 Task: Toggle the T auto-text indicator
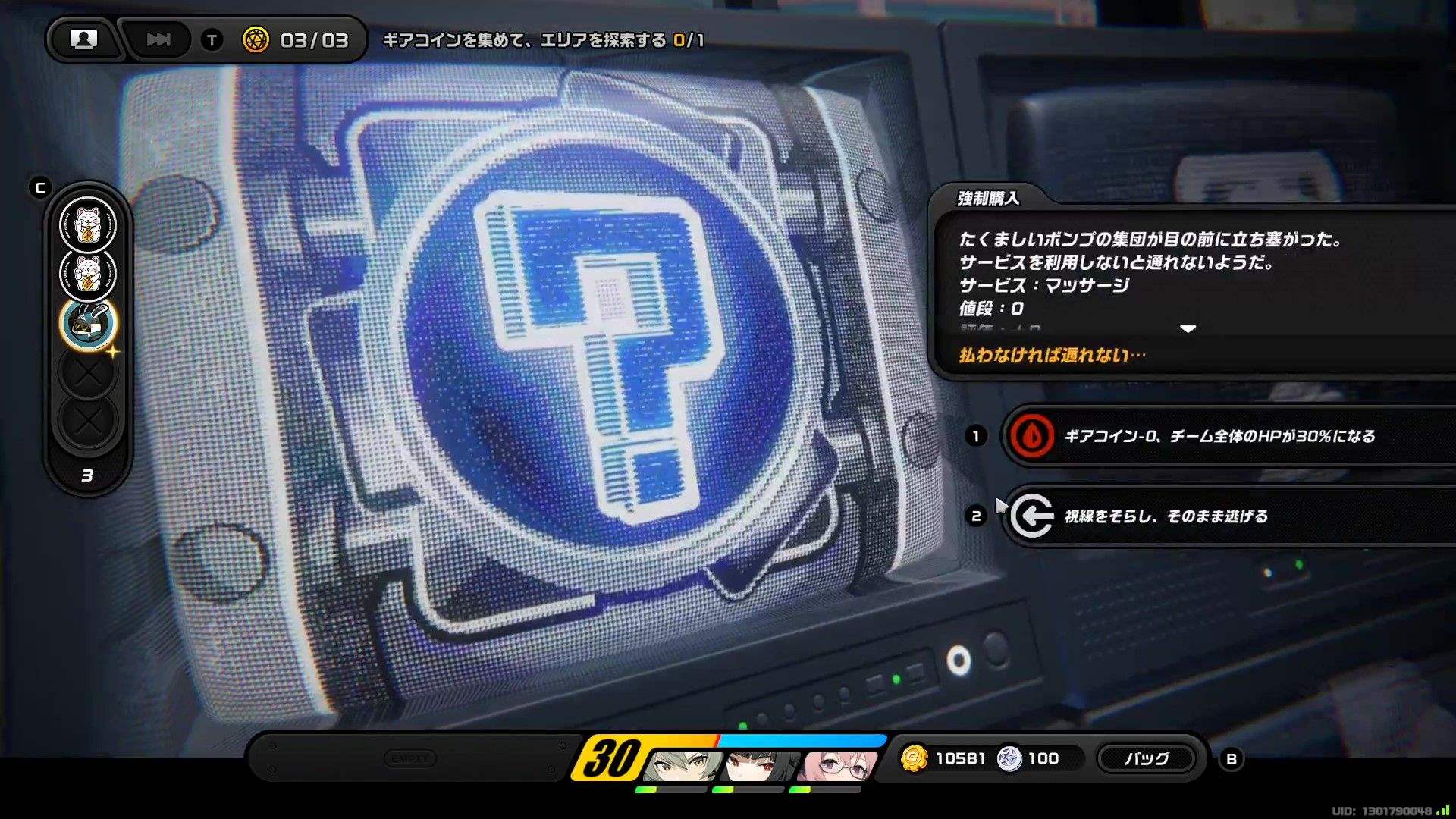[x=211, y=41]
